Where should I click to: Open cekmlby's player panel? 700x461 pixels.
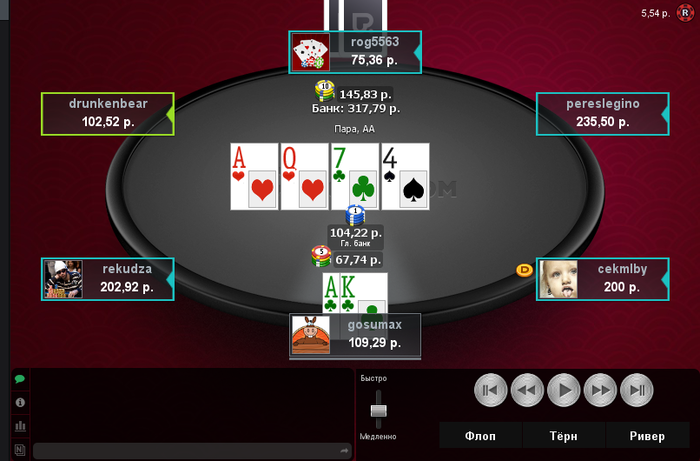(x=602, y=279)
